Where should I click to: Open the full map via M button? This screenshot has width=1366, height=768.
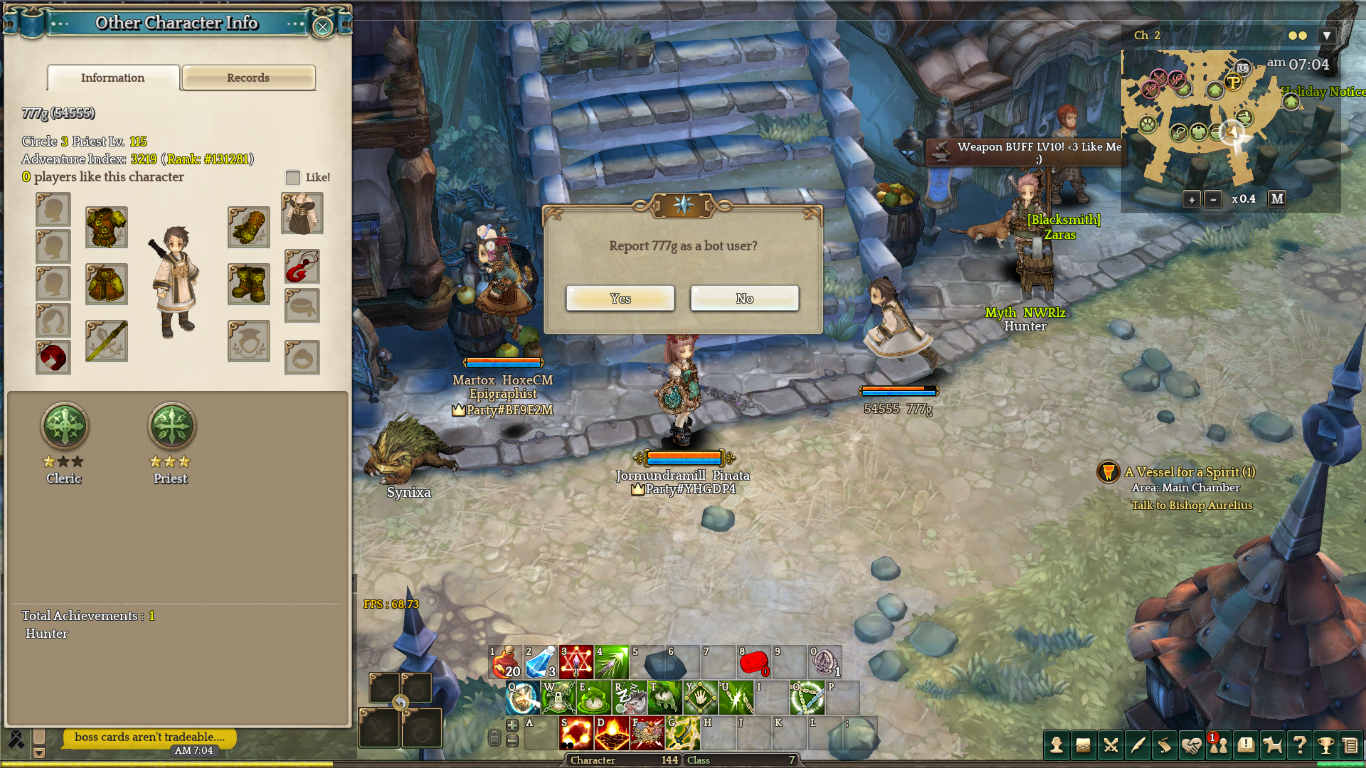(x=1277, y=199)
